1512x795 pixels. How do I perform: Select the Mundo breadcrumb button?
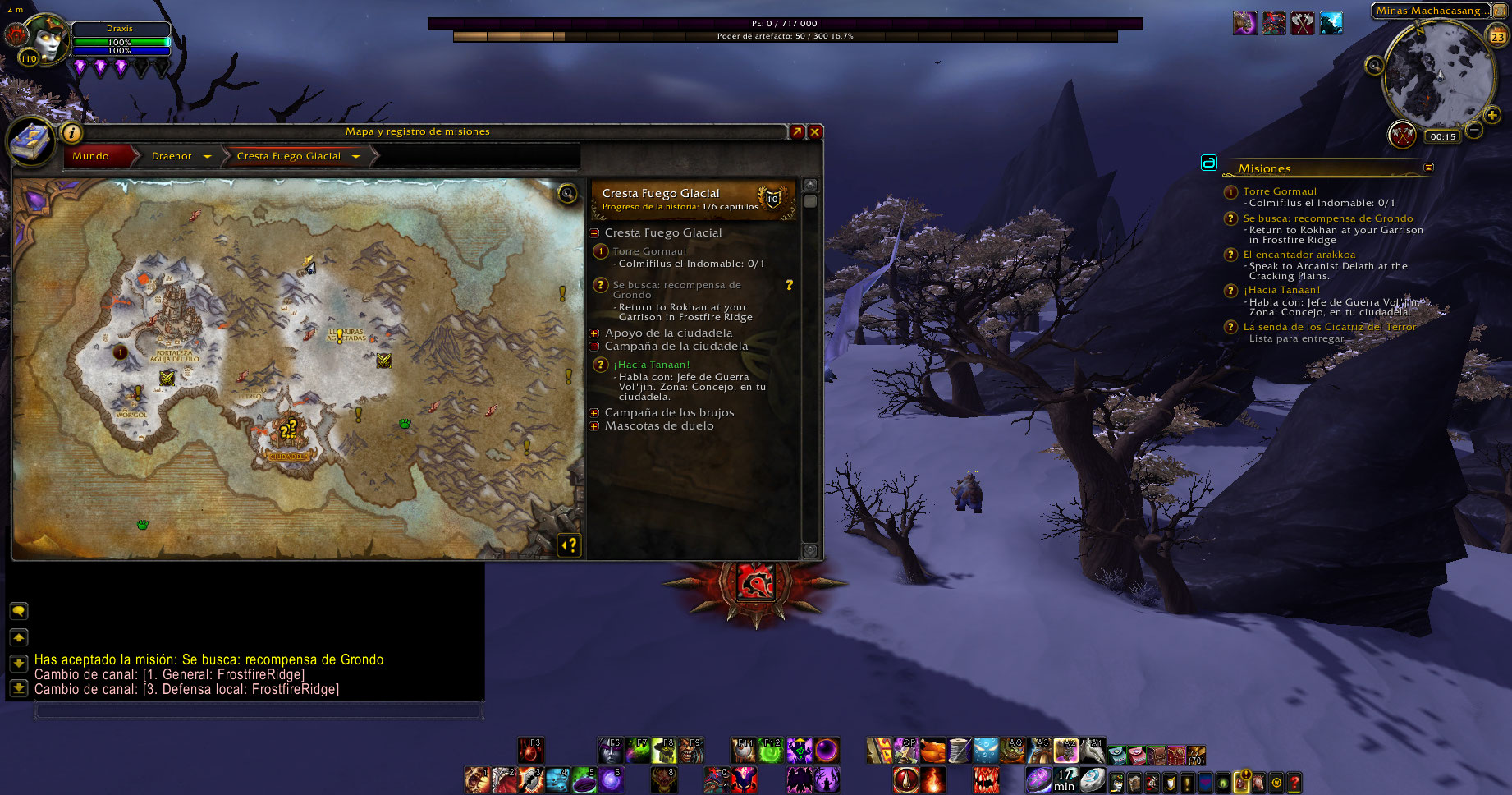91,156
